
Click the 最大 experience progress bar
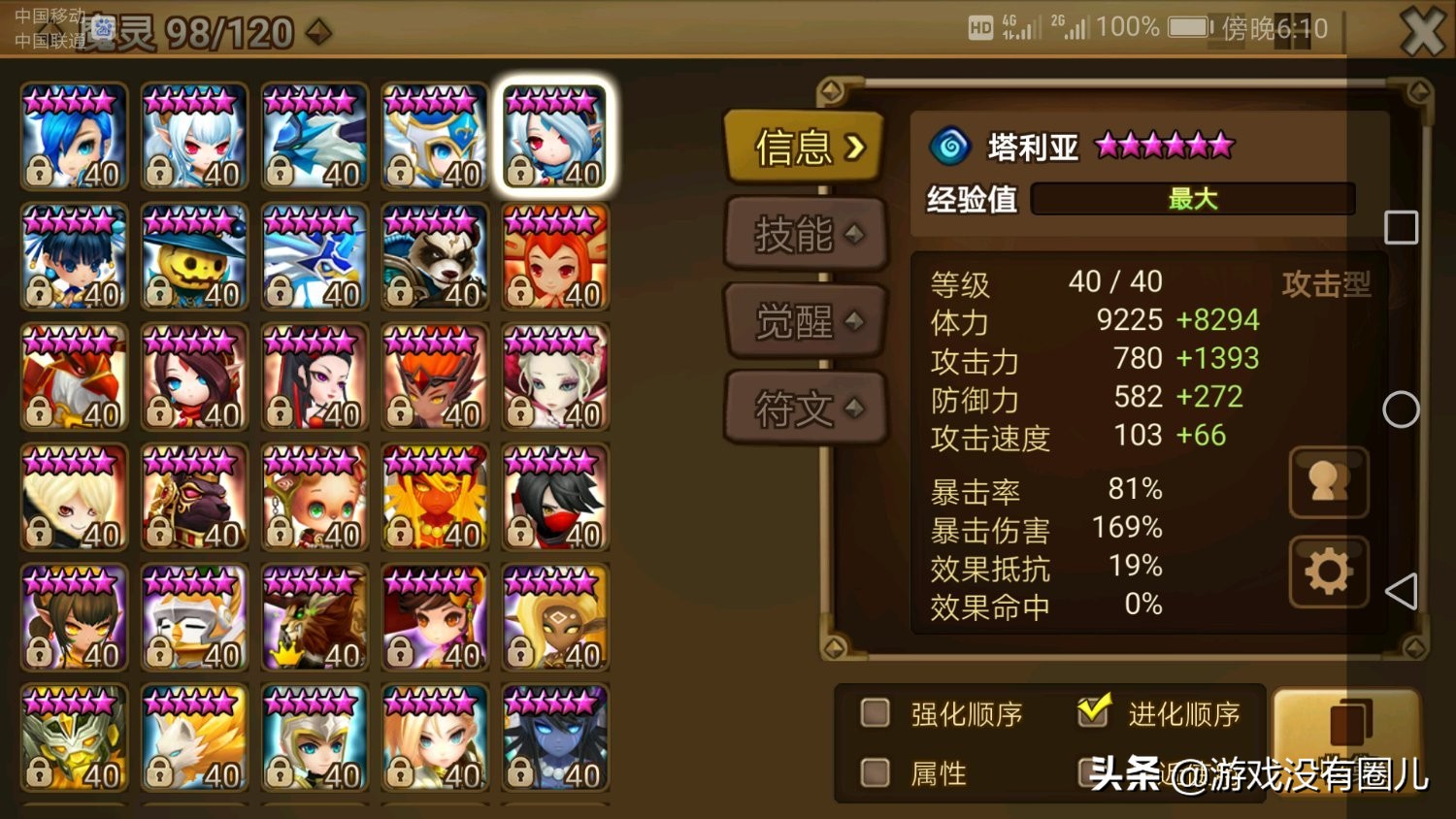click(x=1192, y=199)
